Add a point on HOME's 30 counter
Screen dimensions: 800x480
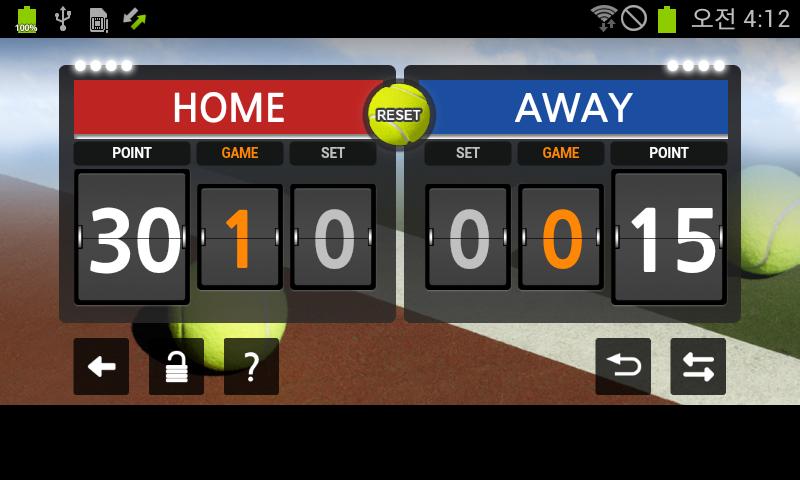pyautogui.click(x=132, y=237)
